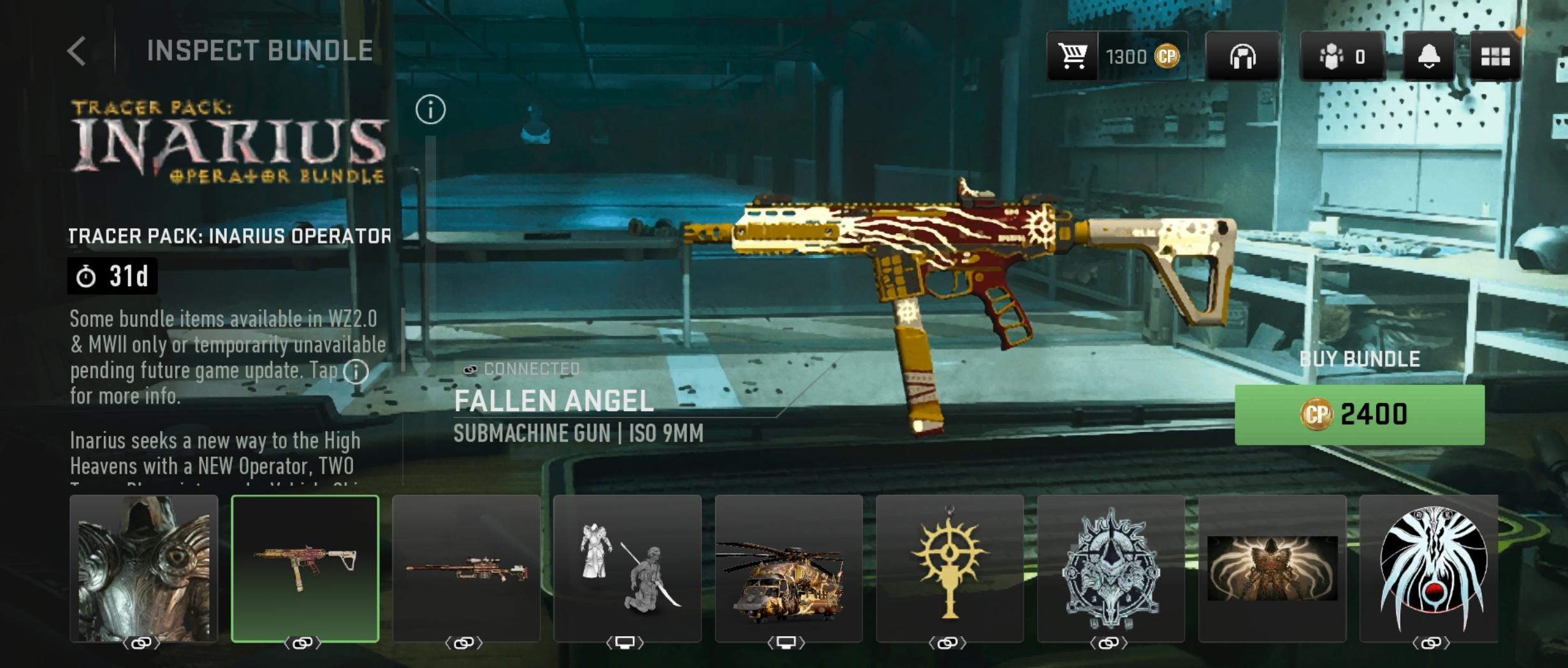The width and height of the screenshot is (1568, 668).
Task: Buy the bundle for 2400 CP
Action: (1359, 414)
